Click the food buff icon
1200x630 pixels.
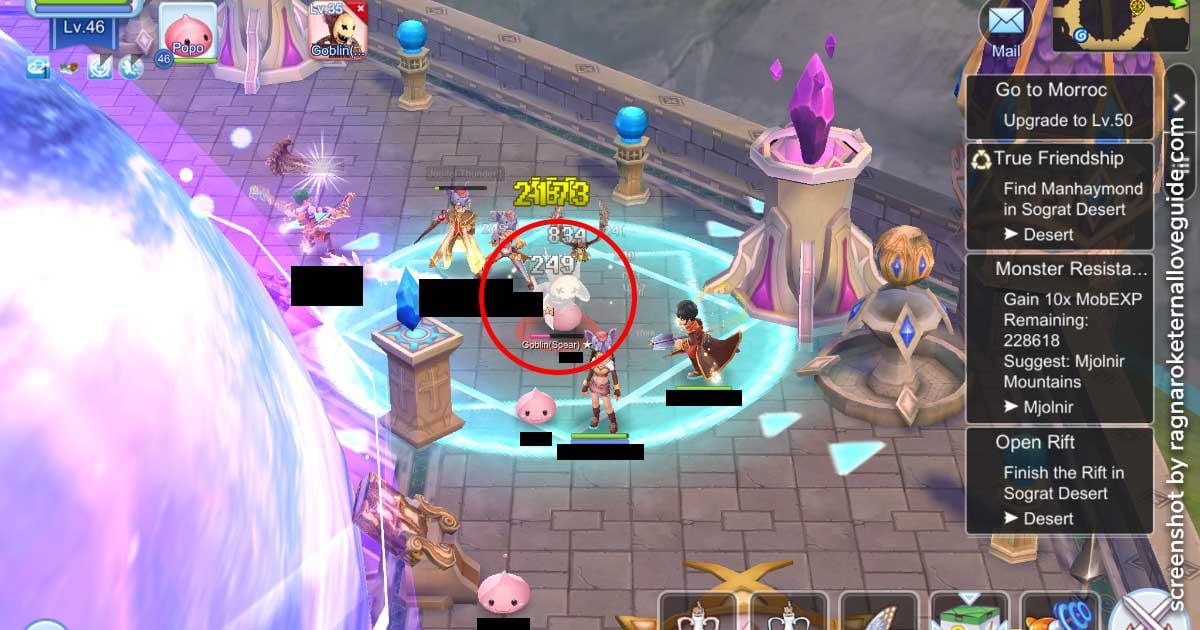[68, 67]
